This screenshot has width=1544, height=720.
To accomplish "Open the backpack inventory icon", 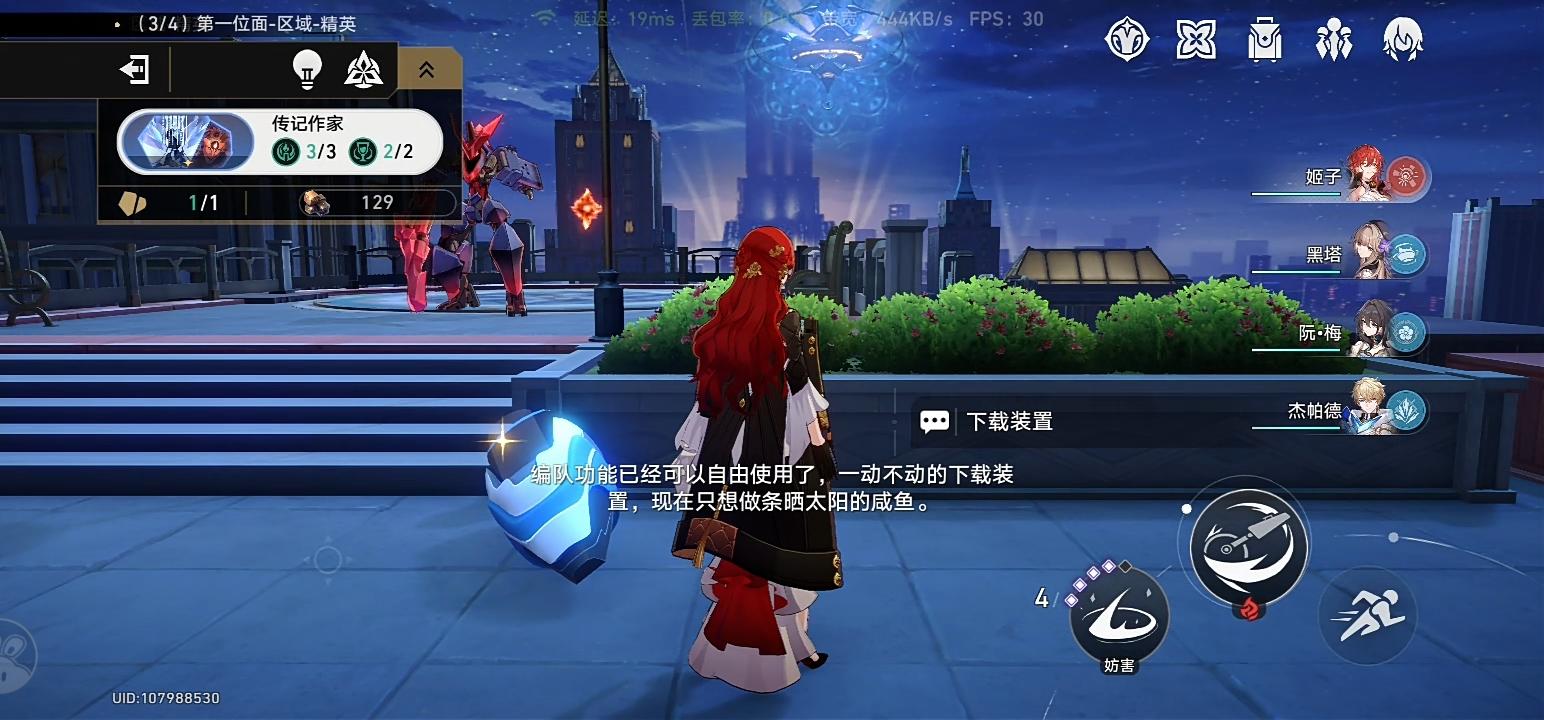I will coord(1263,40).
